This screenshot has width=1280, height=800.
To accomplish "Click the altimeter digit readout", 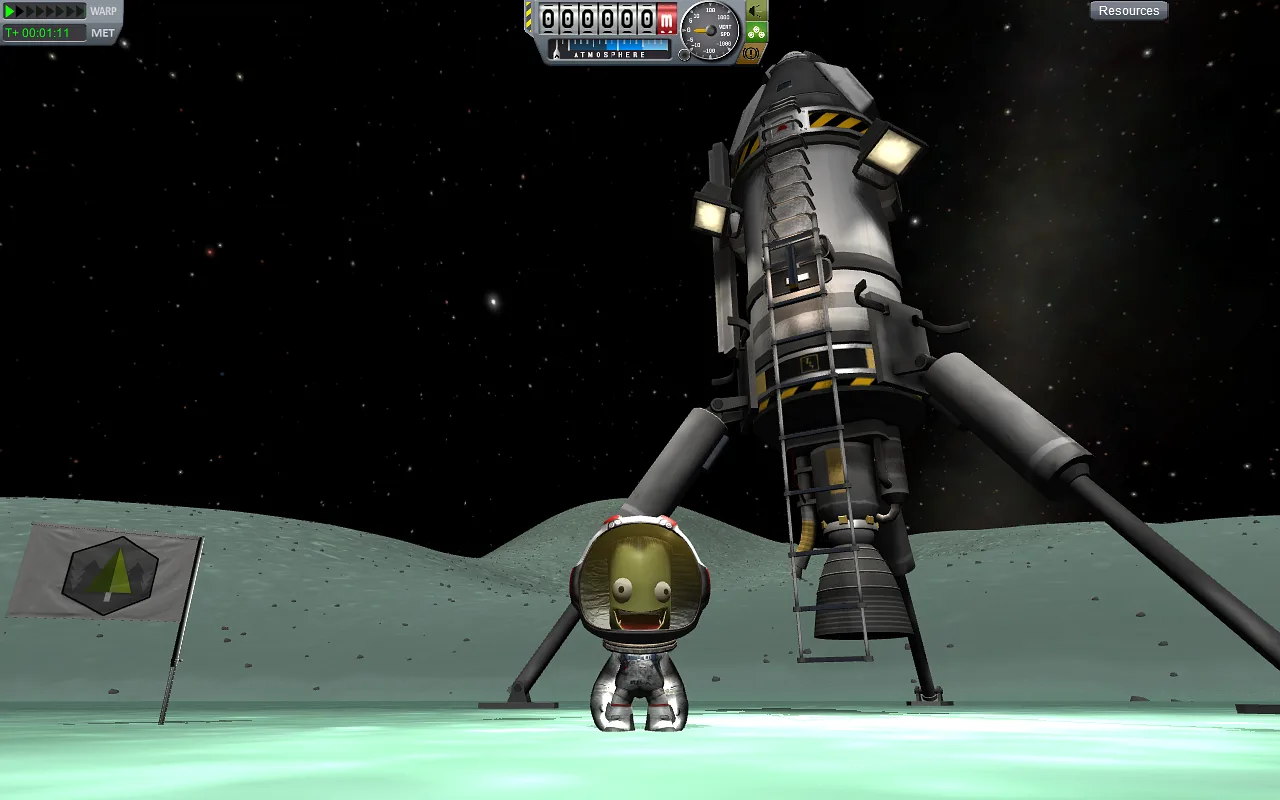I will (595, 17).
